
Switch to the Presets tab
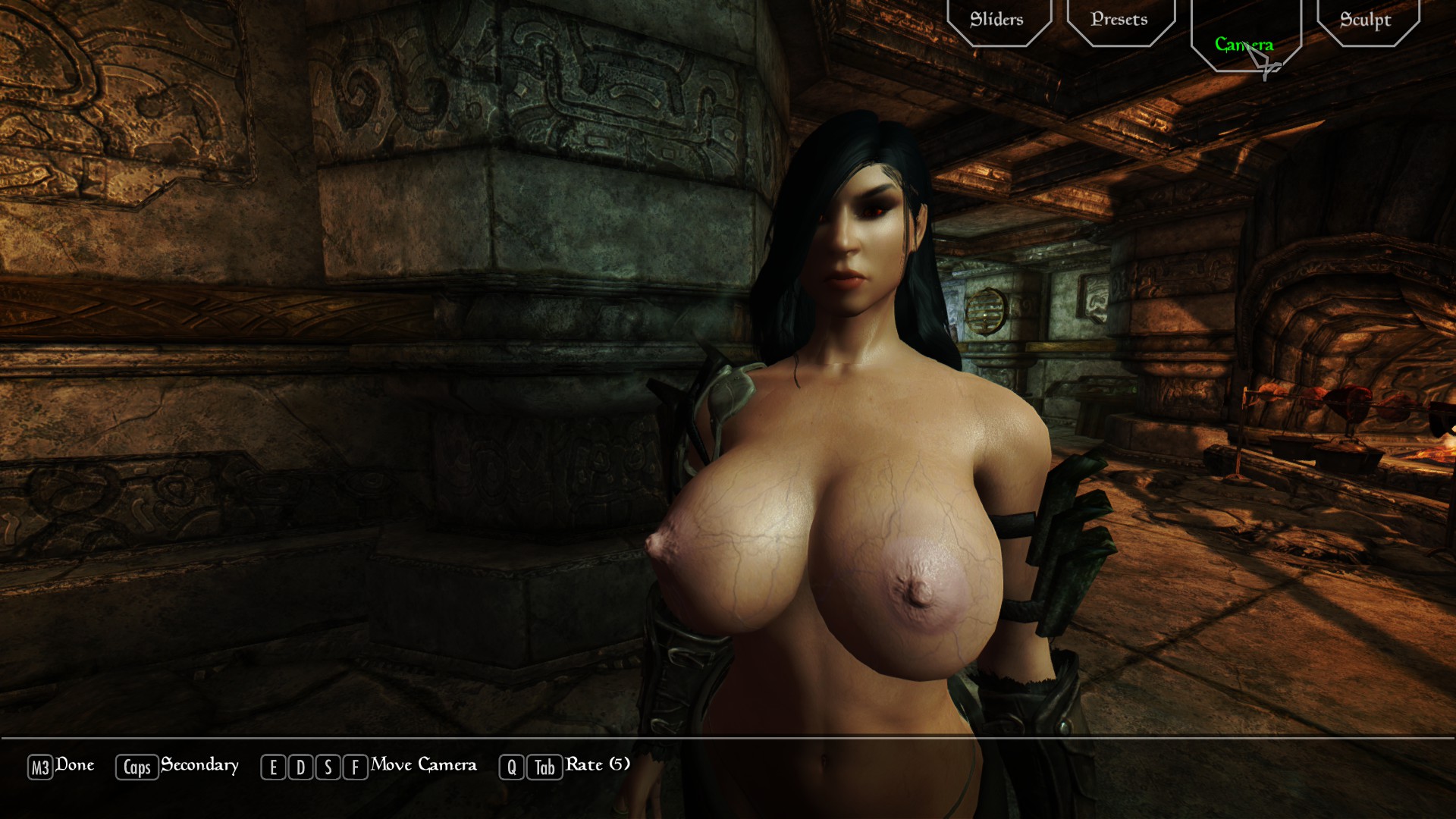1119,20
